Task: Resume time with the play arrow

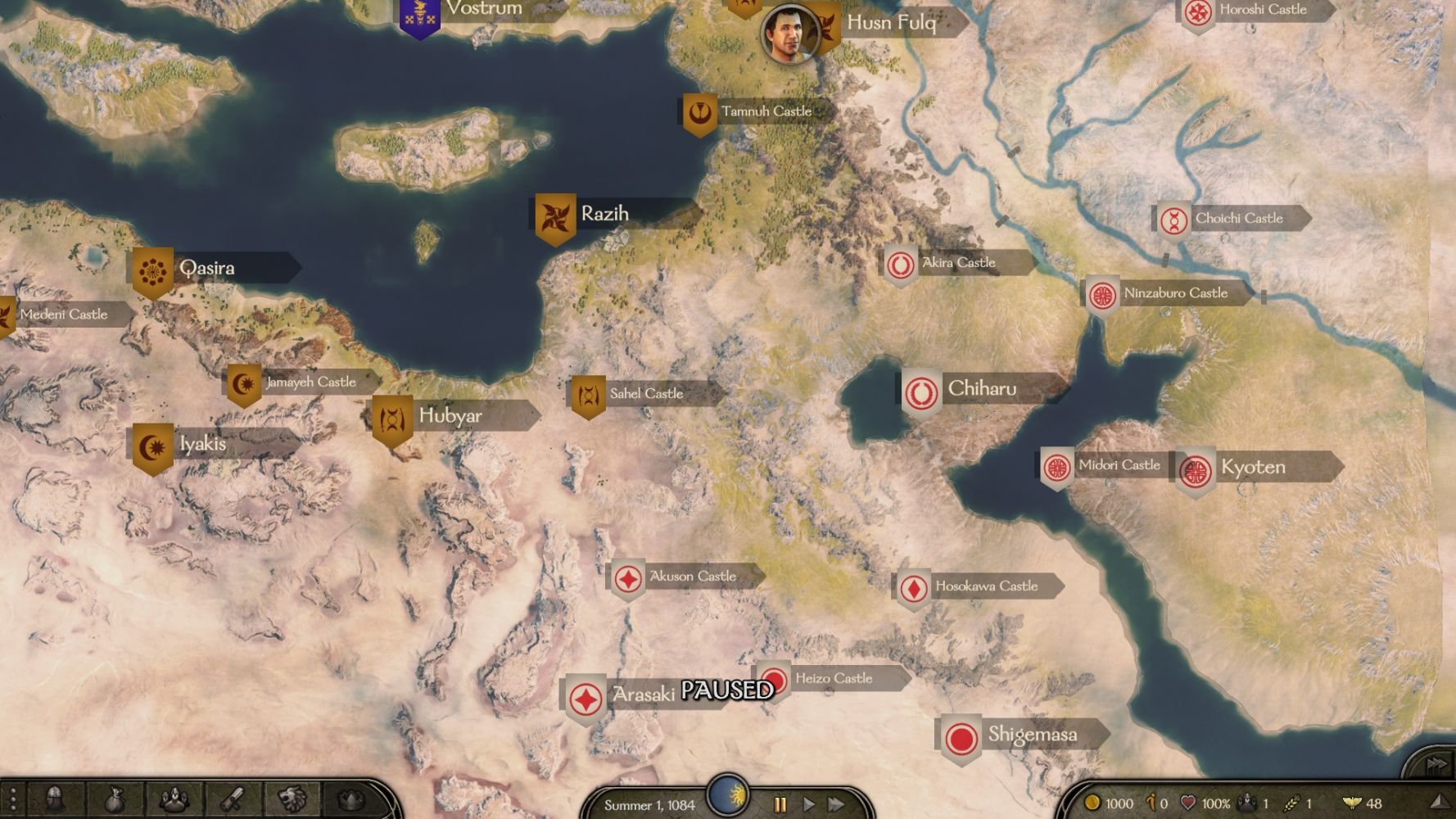Action: (x=808, y=804)
